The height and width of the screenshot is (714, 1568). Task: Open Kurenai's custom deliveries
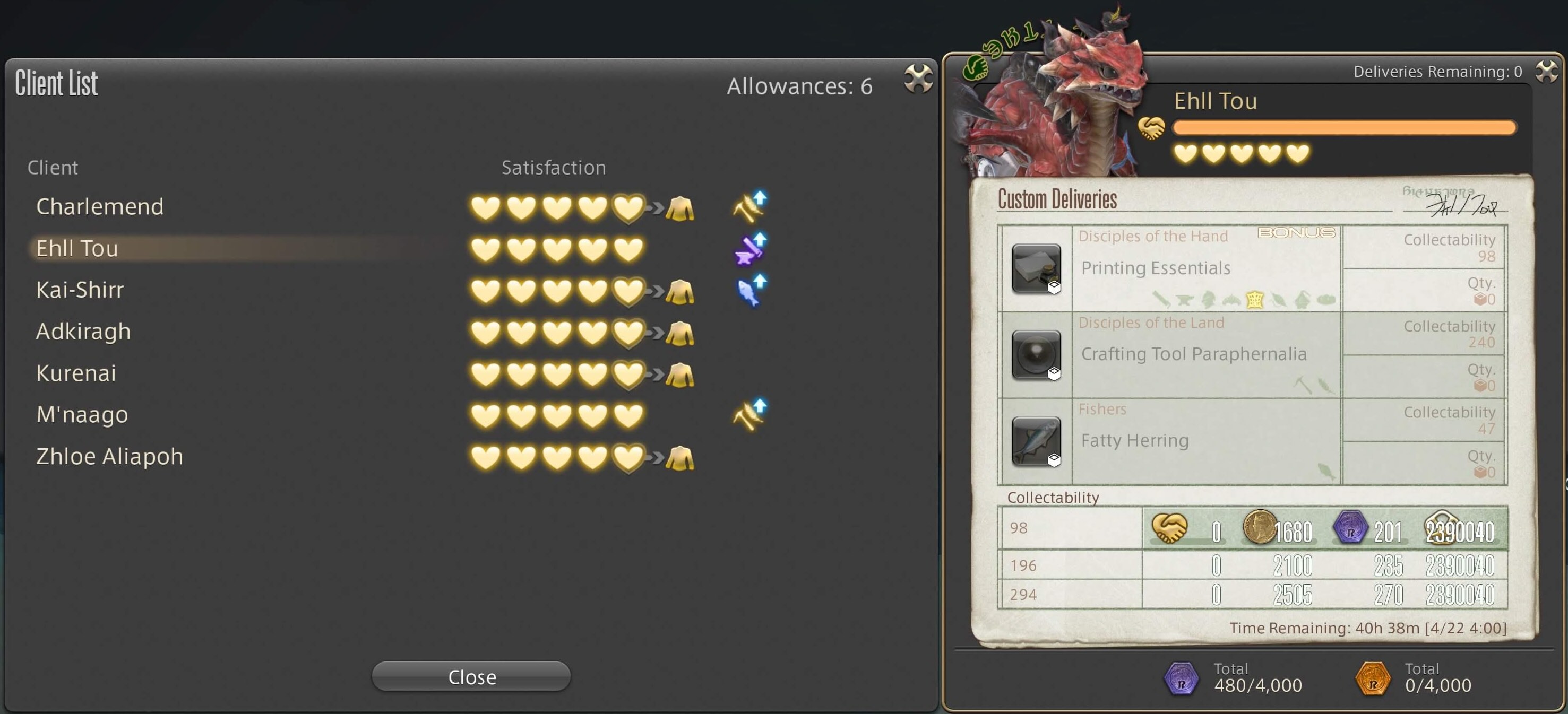pyautogui.click(x=76, y=373)
